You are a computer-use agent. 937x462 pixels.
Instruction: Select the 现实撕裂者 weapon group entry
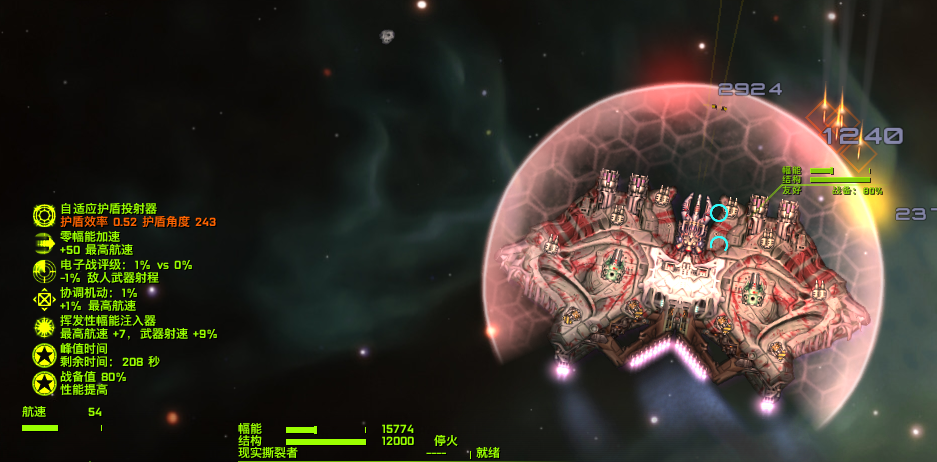click(267, 453)
